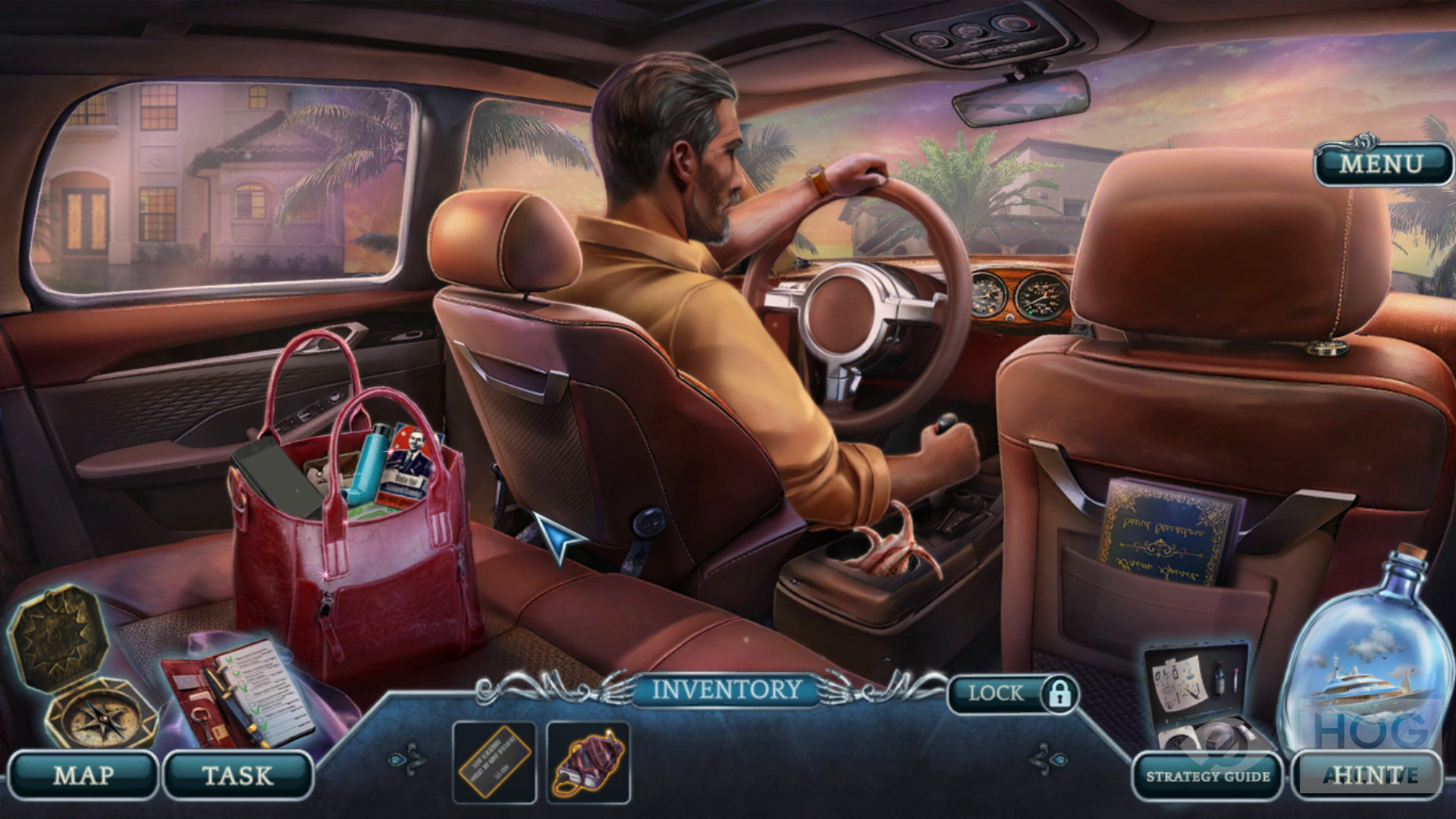Open the Menu button
This screenshot has height=819, width=1456.
1380,164
